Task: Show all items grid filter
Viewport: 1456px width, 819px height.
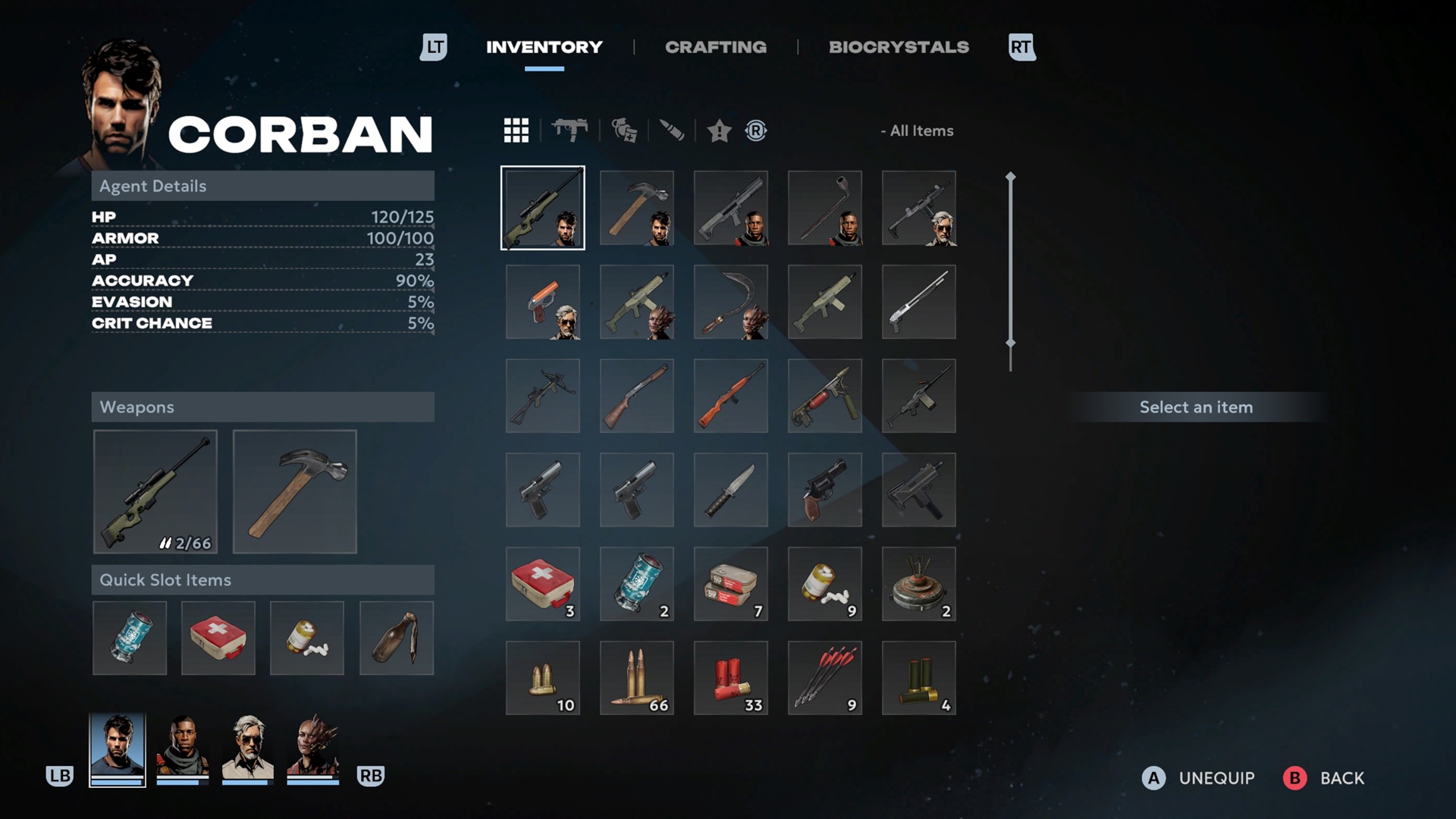Action: coord(516,130)
